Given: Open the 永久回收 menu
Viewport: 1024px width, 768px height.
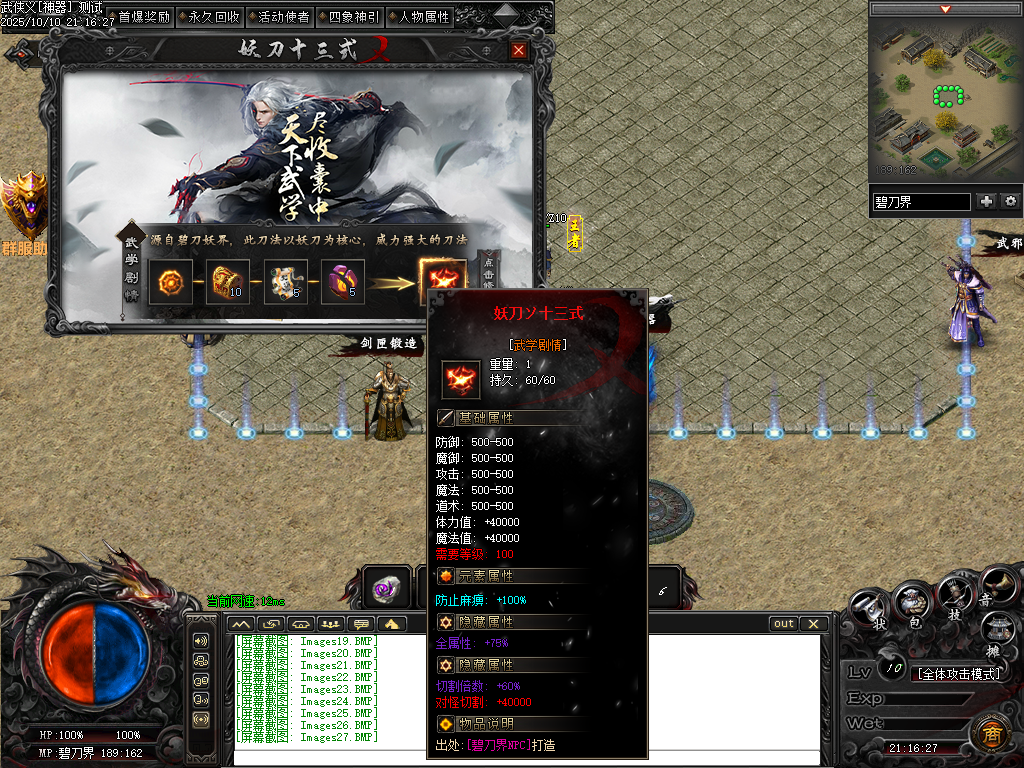Looking at the screenshot, I should click(213, 17).
